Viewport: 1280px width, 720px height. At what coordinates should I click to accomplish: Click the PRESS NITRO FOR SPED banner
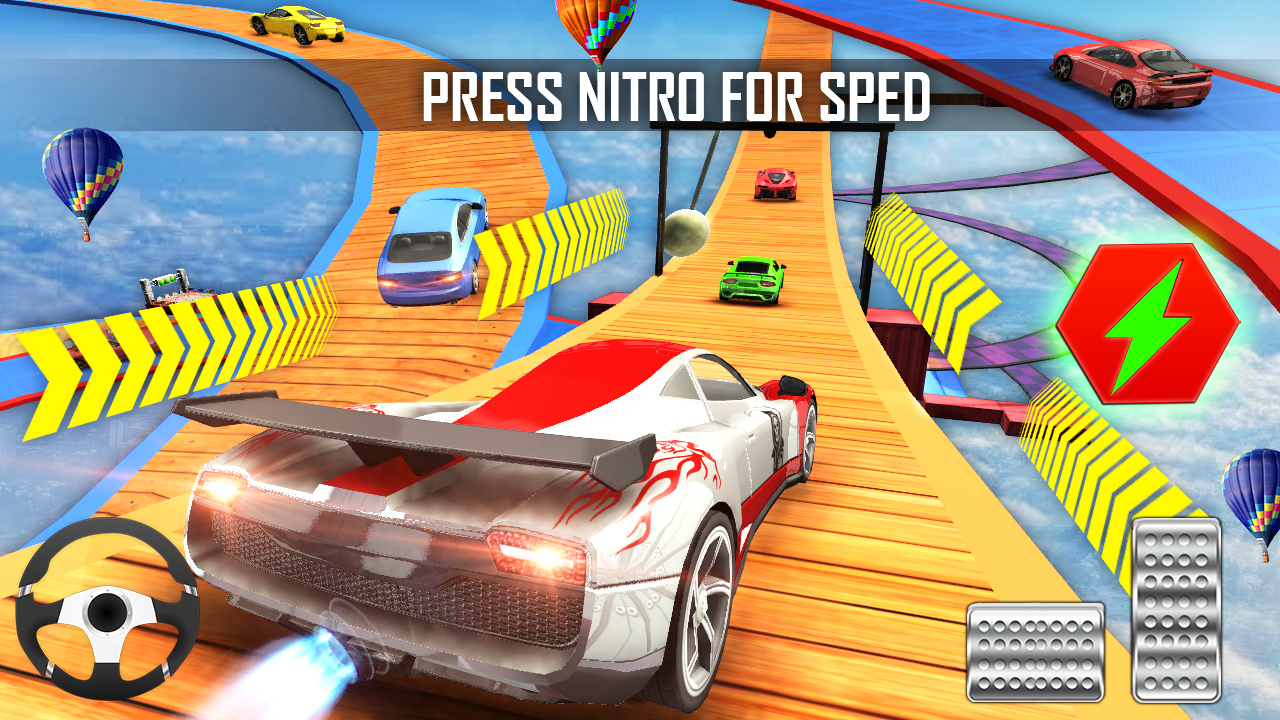pyautogui.click(x=677, y=95)
